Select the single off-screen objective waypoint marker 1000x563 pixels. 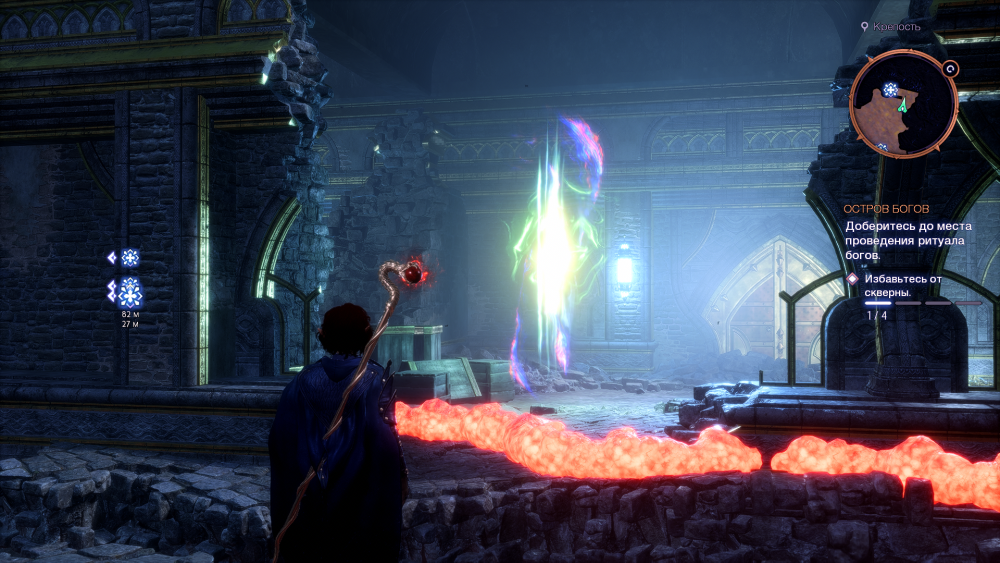click(129, 258)
